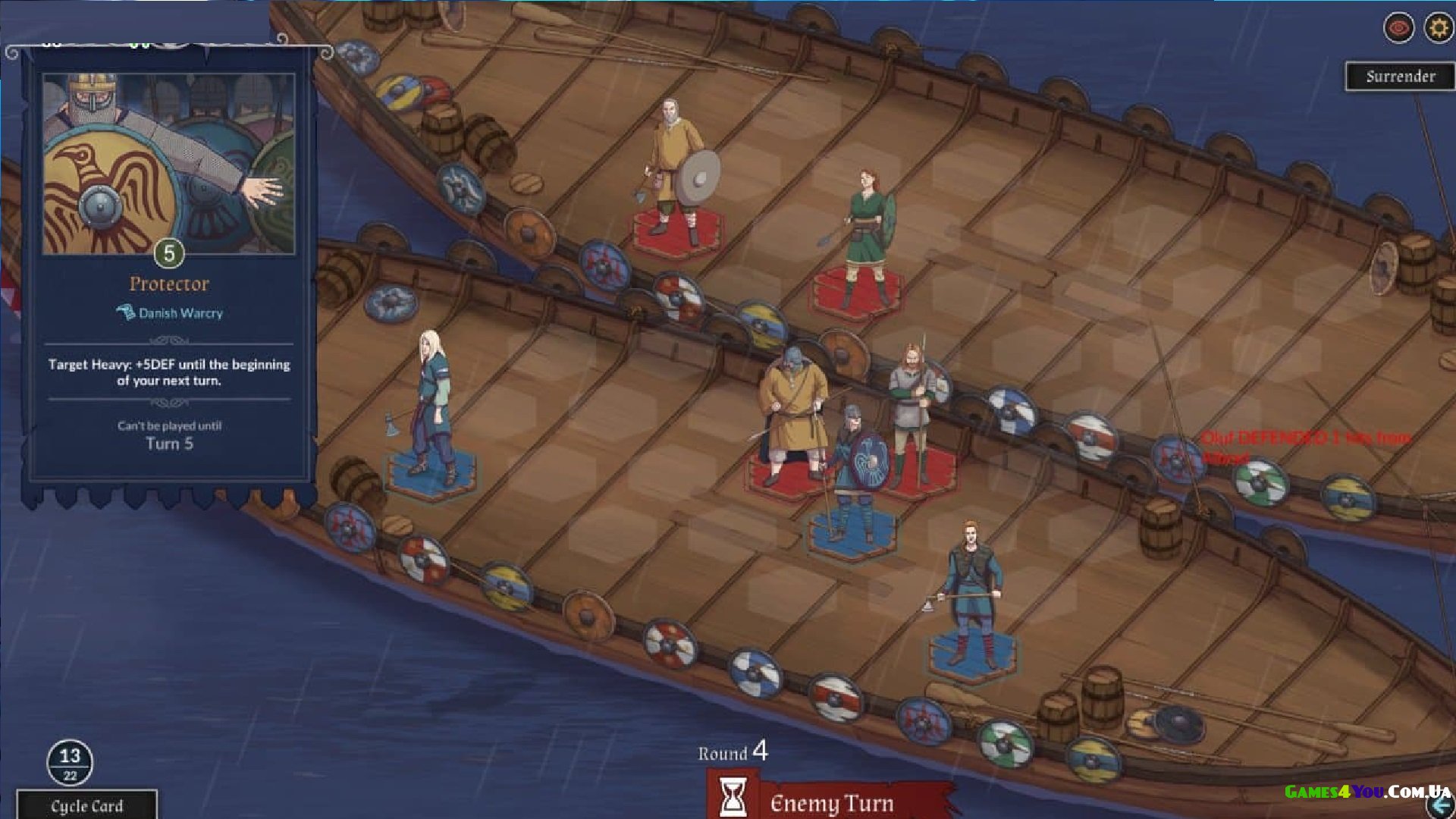Open settings via the gear icon
This screenshot has width=1456, height=819.
point(1438,29)
